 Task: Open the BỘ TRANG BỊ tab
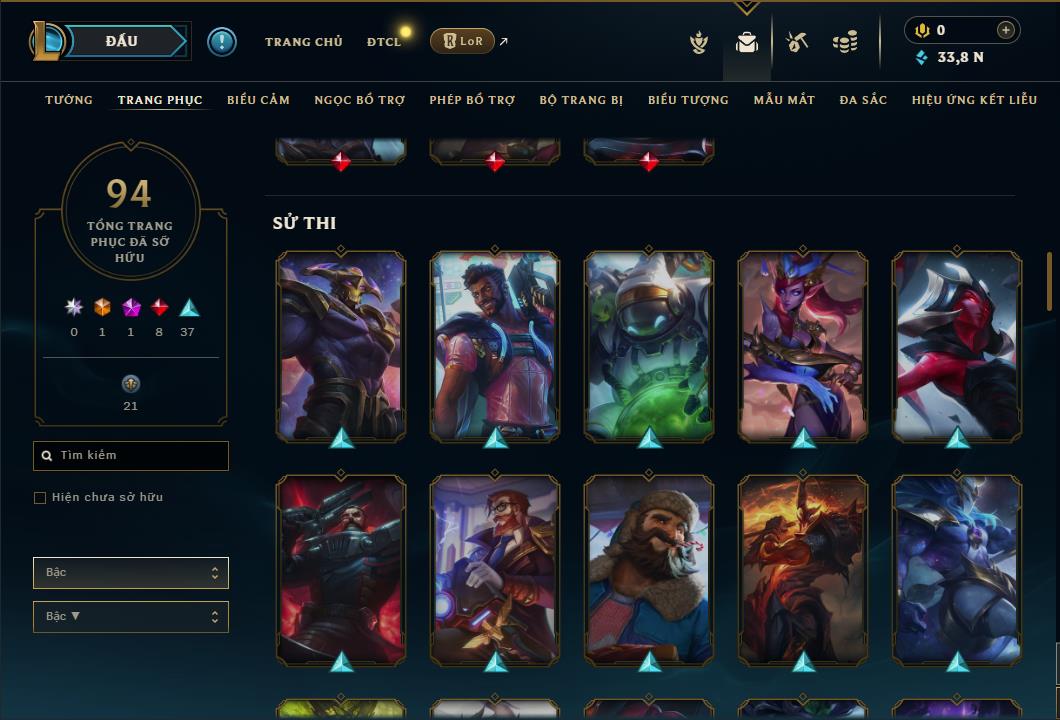coord(581,100)
